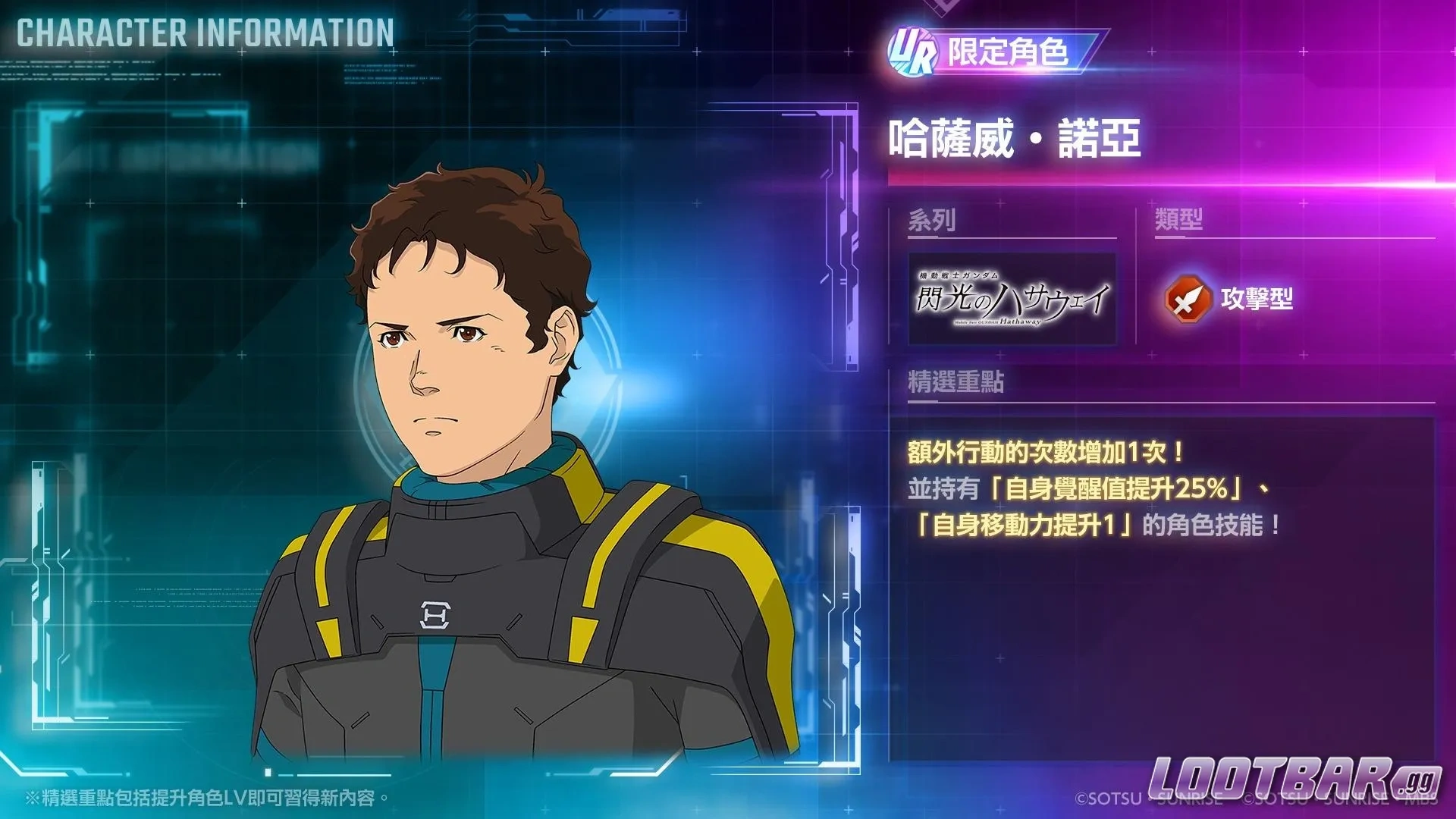1456x819 pixels.
Task: Click the 限定角色 limited character banner
Action: [x=1009, y=52]
